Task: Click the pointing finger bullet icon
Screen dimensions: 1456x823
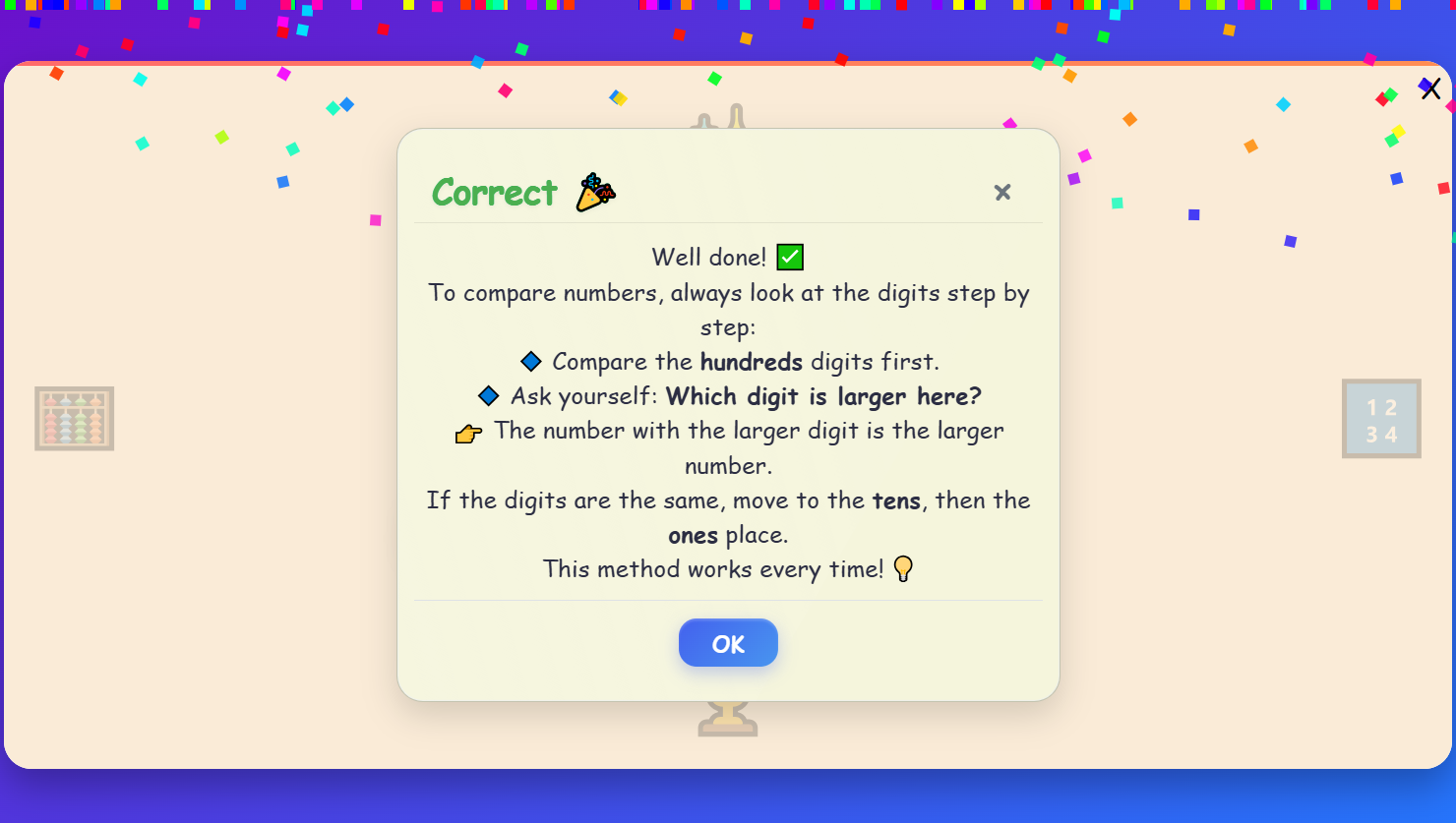Action: point(466,432)
